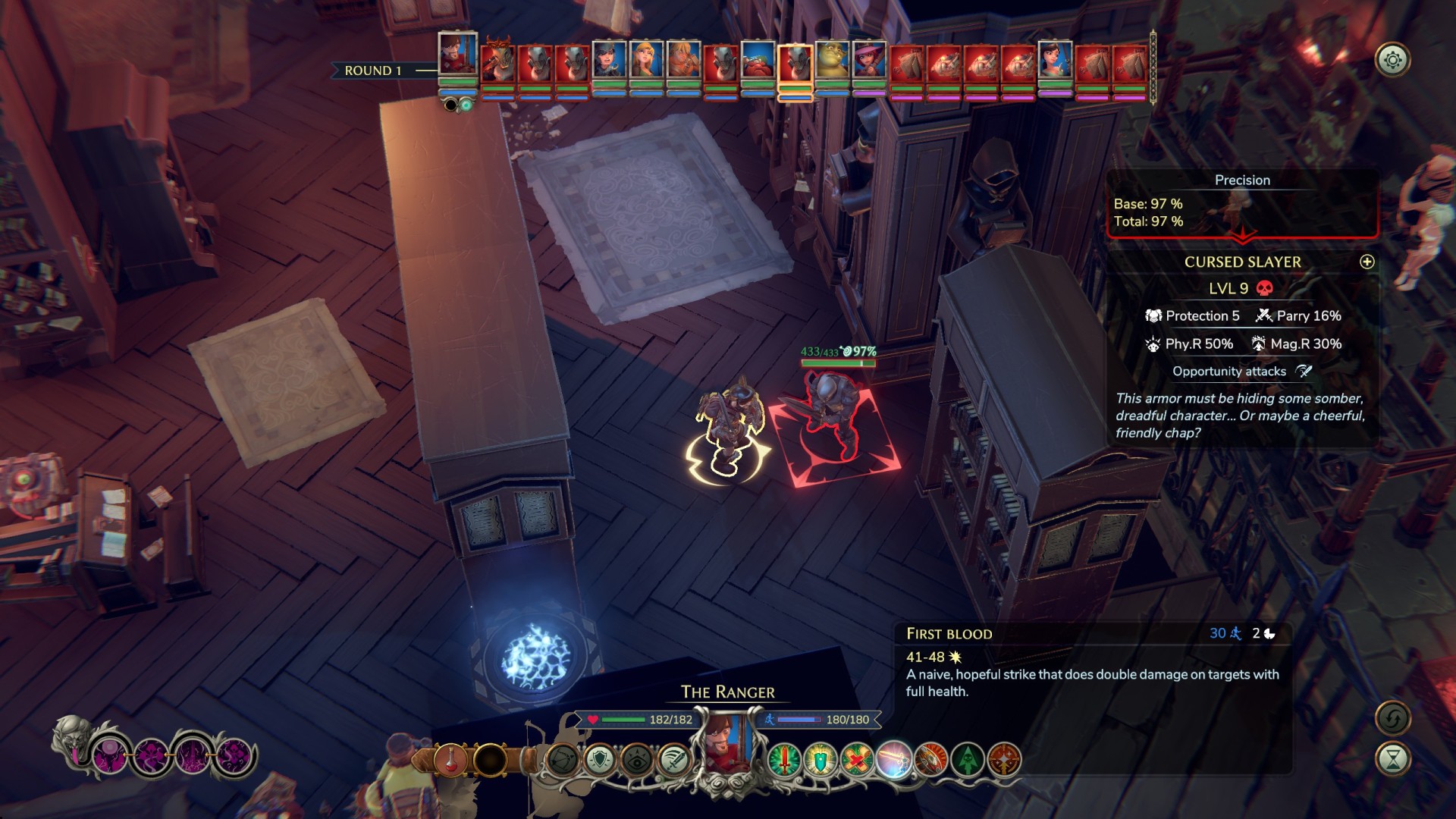
Task: Open the settings gear menu
Action: [1392, 61]
